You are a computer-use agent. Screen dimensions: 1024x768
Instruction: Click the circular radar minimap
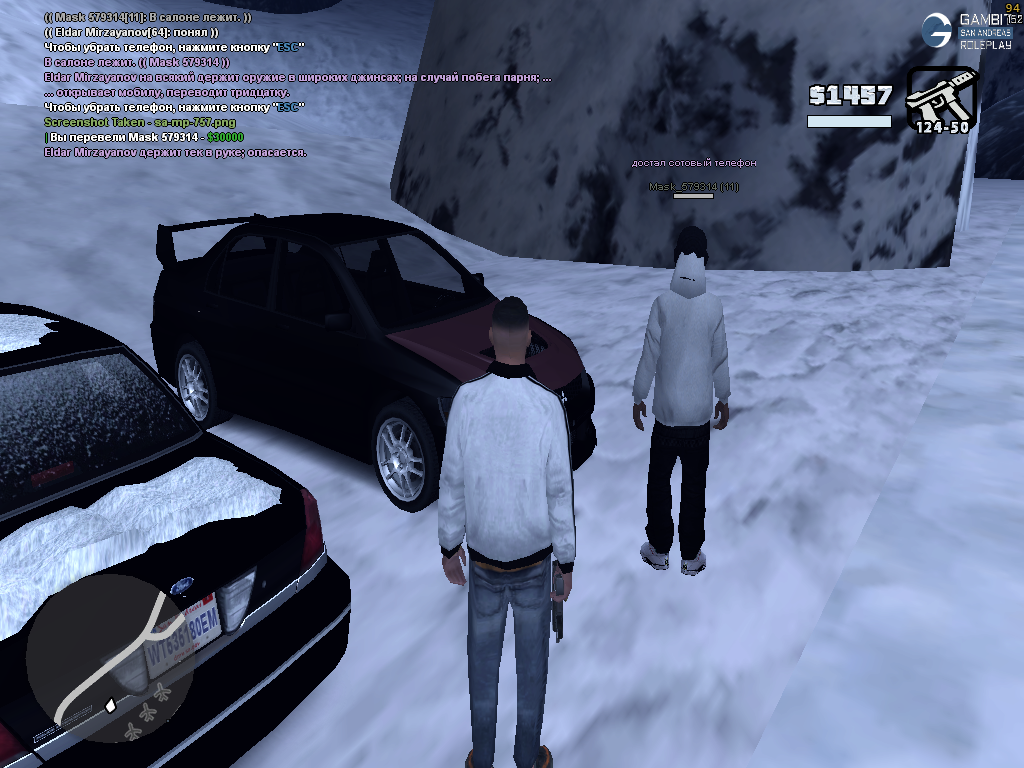coord(112,658)
